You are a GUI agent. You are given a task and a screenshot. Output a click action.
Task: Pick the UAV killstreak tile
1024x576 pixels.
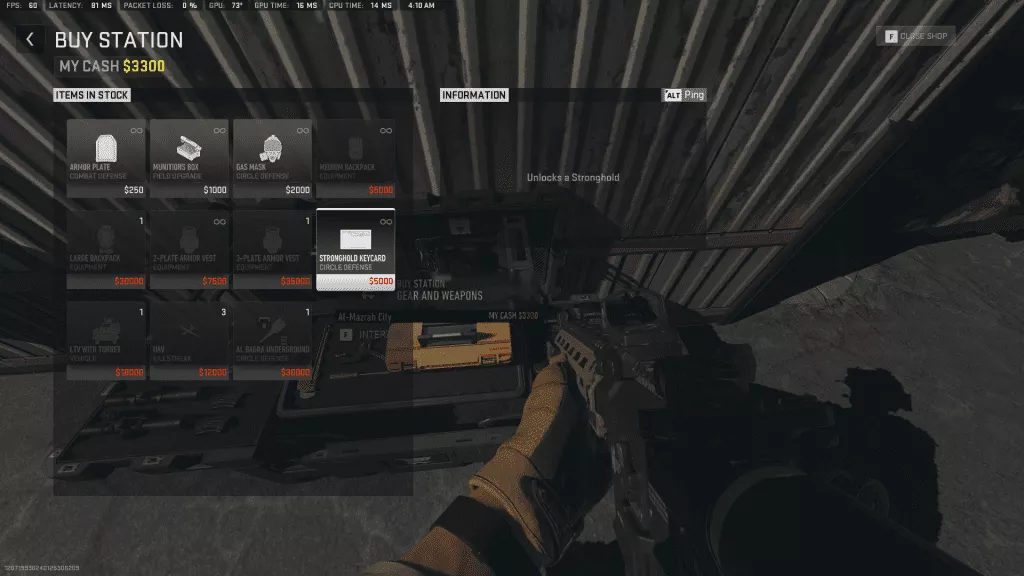189,341
